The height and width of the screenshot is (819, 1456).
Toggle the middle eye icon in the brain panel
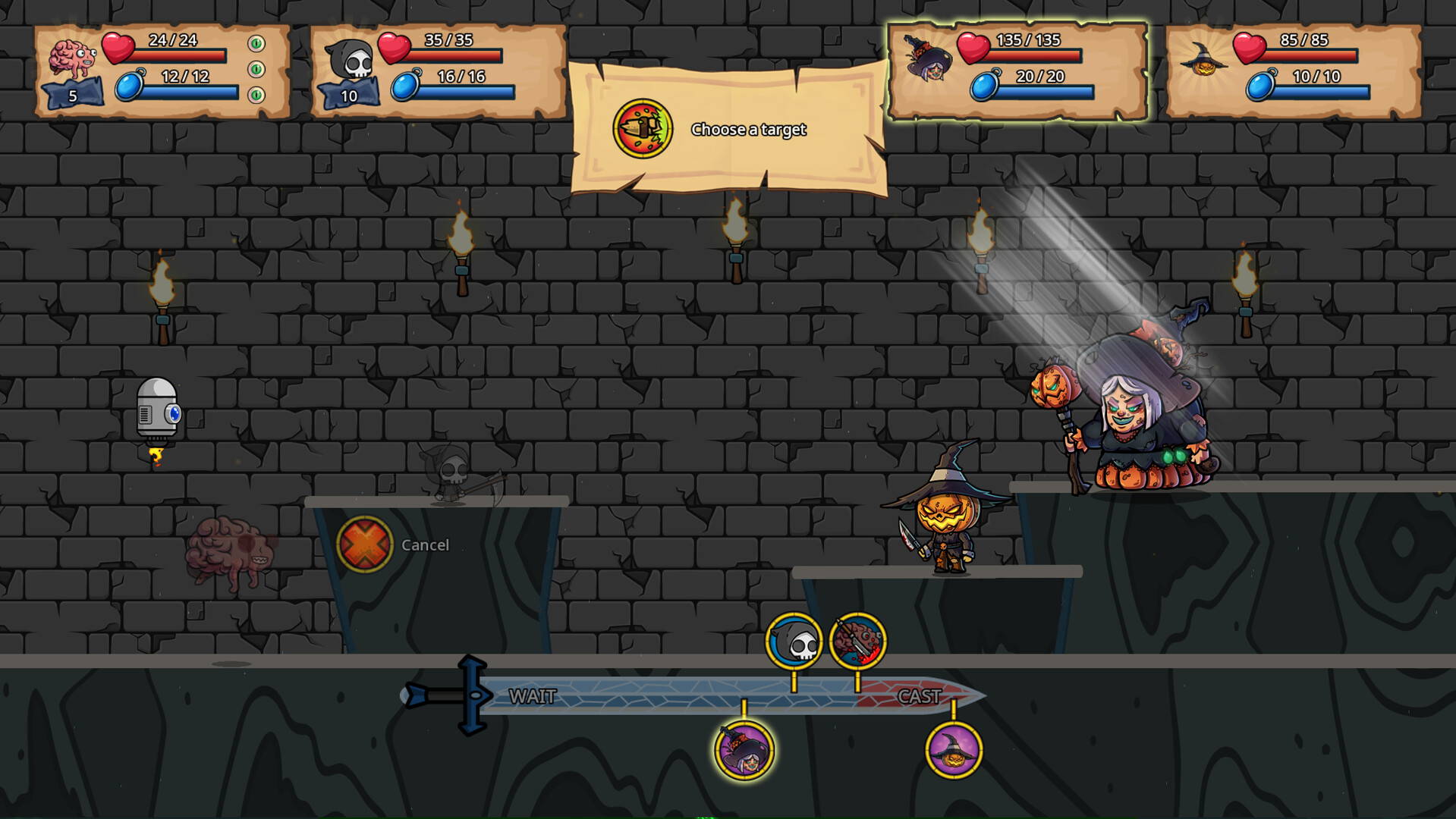(x=258, y=70)
